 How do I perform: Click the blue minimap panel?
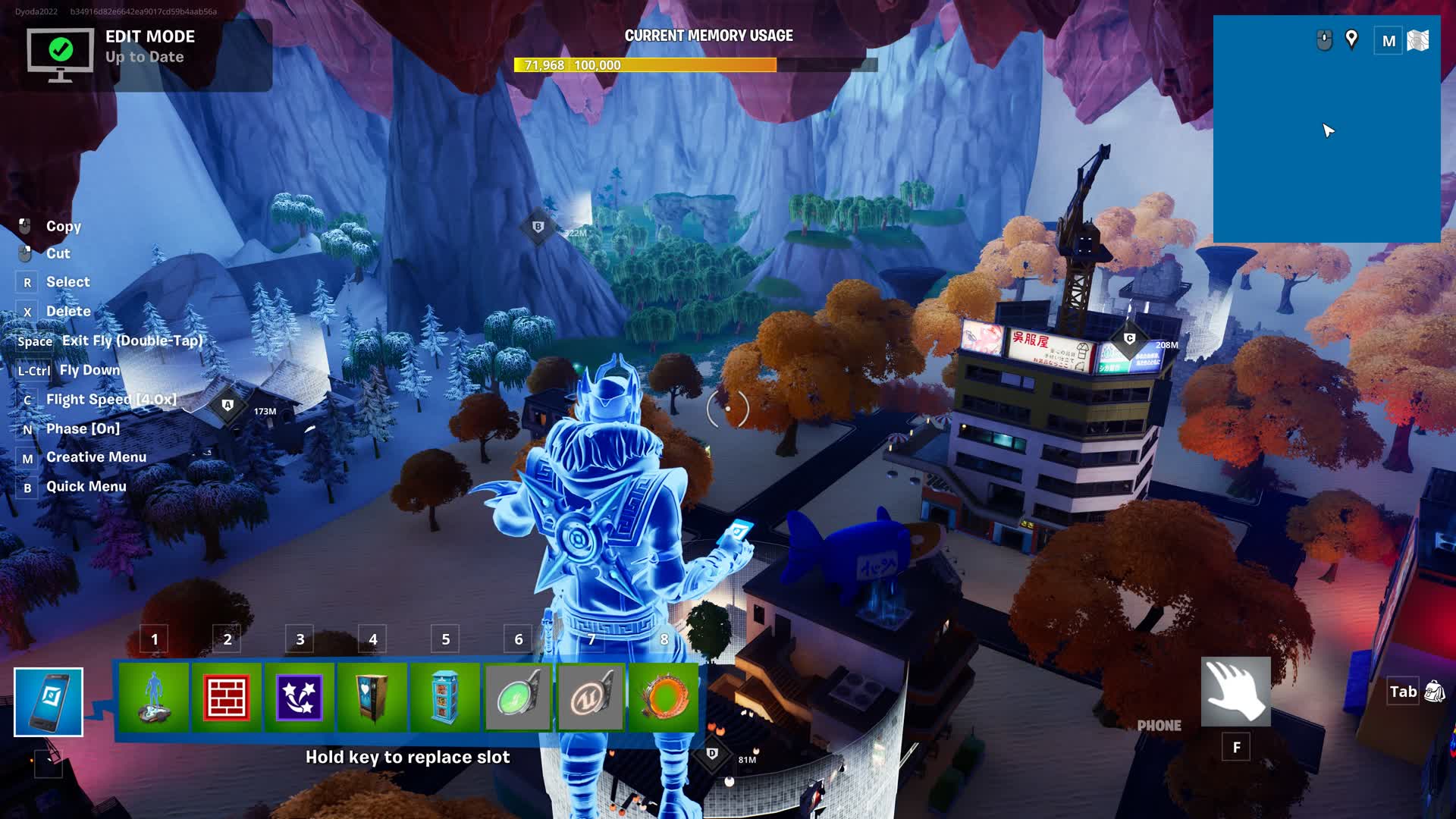[x=1326, y=152]
